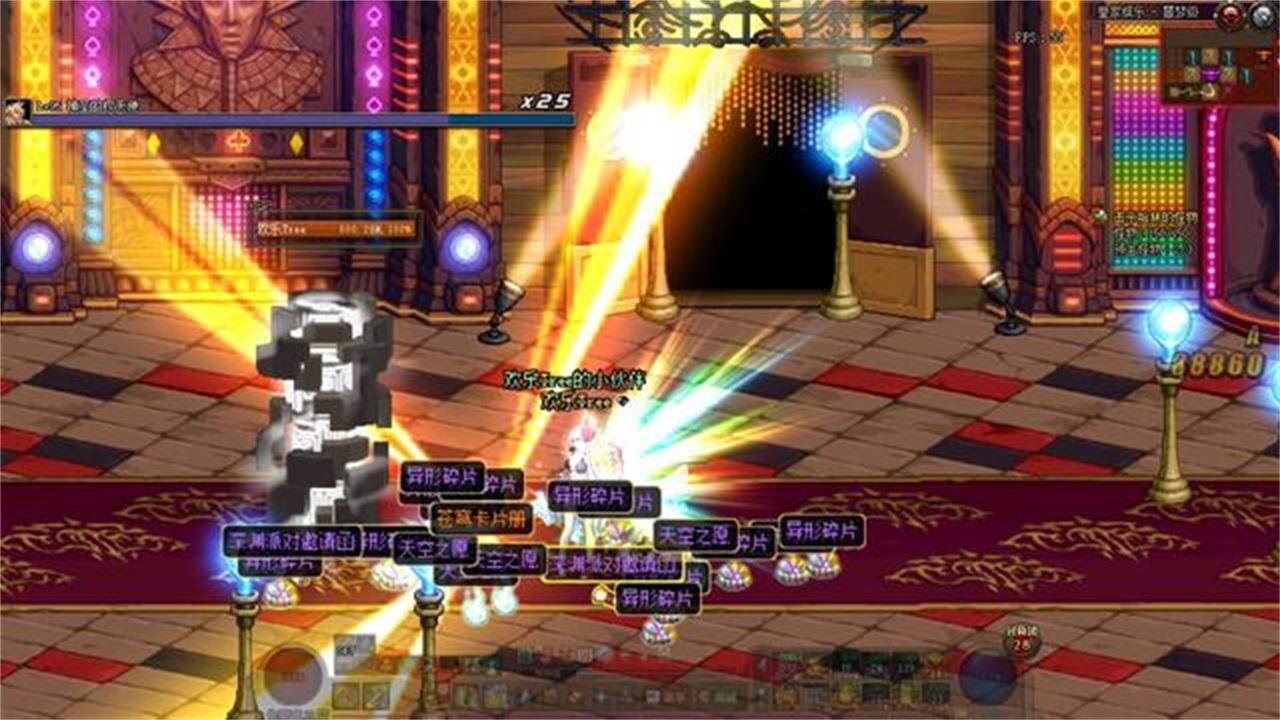This screenshot has width=1280, height=720.
Task: Click the skull emblem beside the minimap
Action: coord(1260,16)
